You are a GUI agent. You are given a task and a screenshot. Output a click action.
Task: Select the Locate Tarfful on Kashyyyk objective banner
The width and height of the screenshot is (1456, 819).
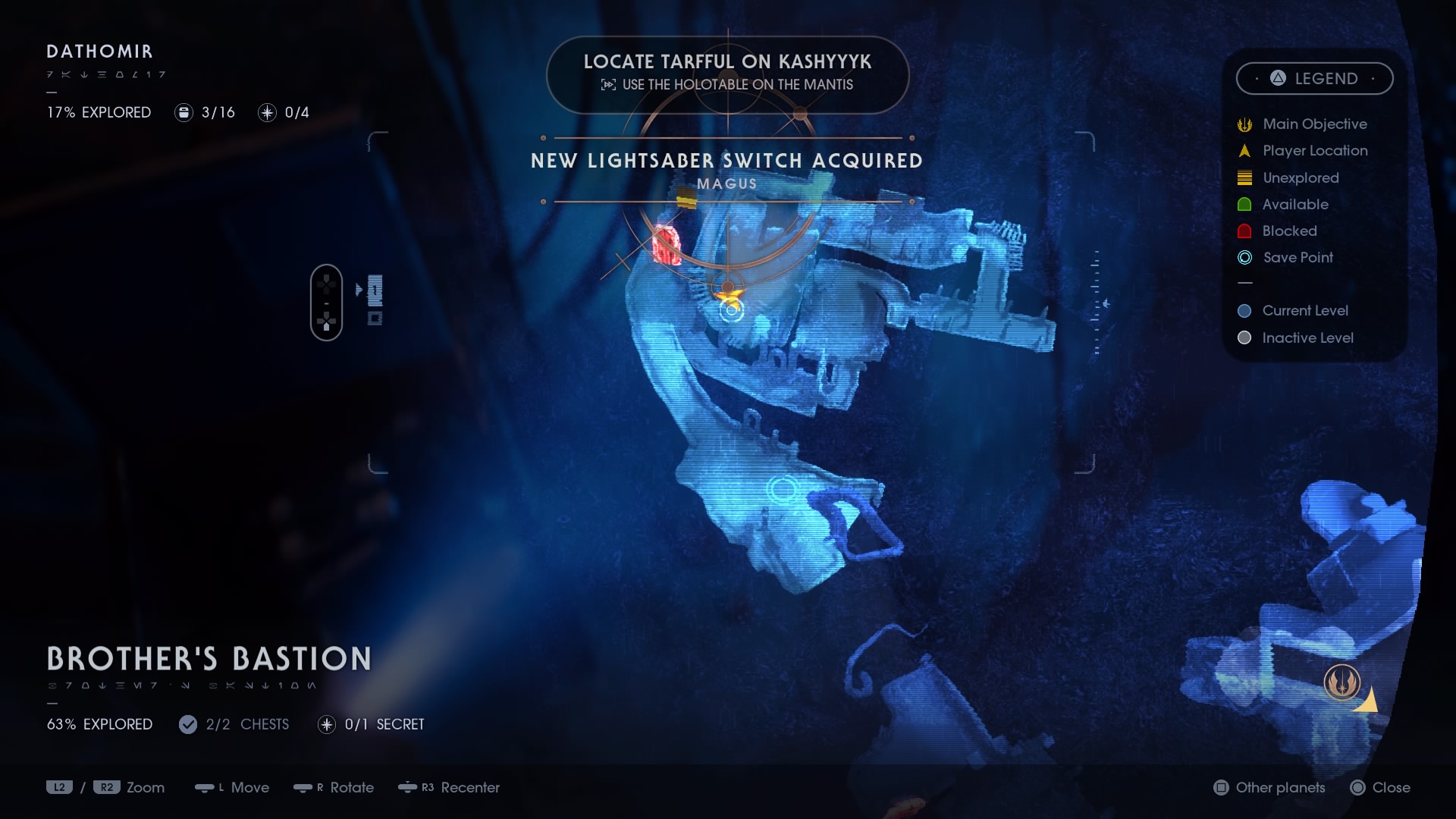coord(727,74)
